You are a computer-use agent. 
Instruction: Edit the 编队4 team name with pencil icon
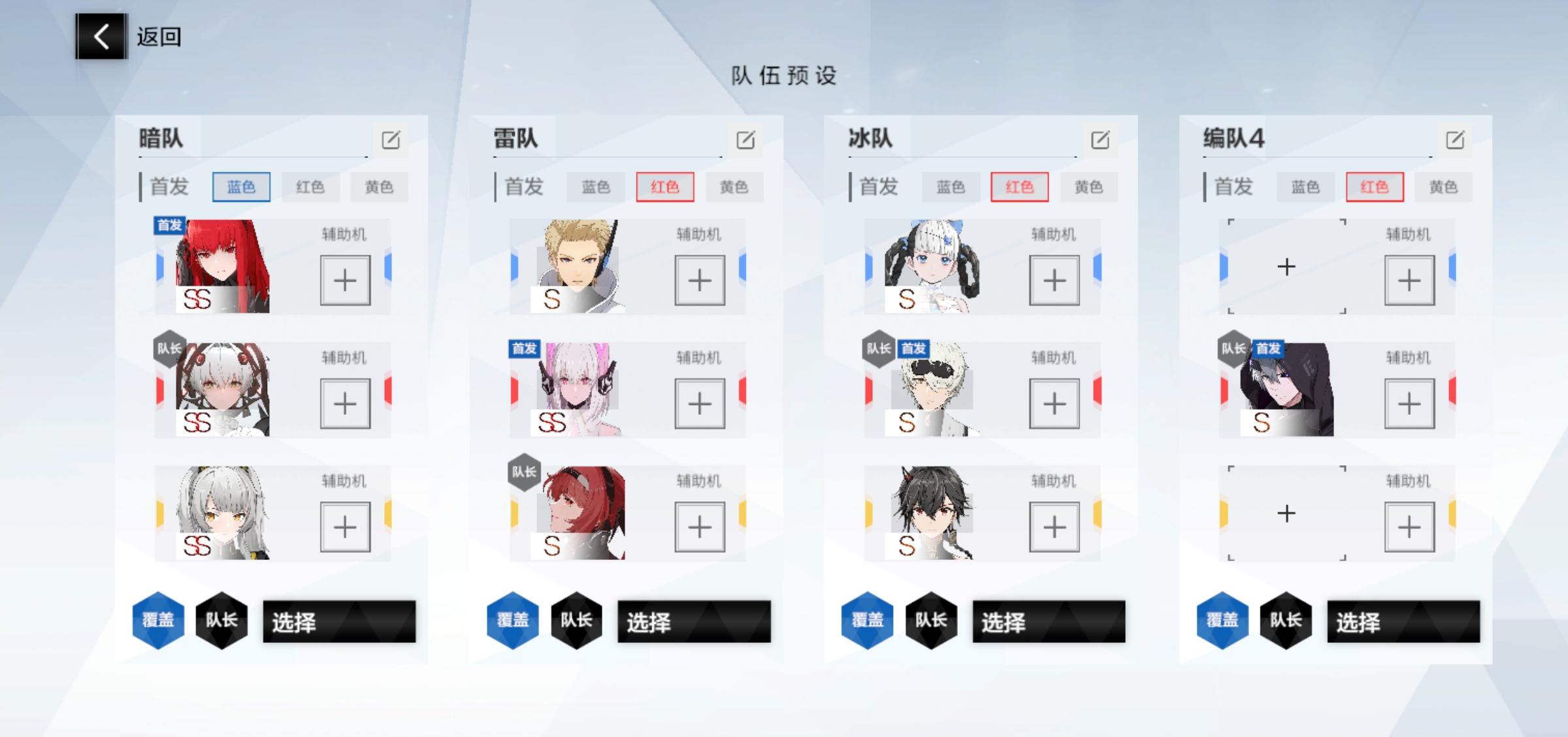click(x=1454, y=139)
